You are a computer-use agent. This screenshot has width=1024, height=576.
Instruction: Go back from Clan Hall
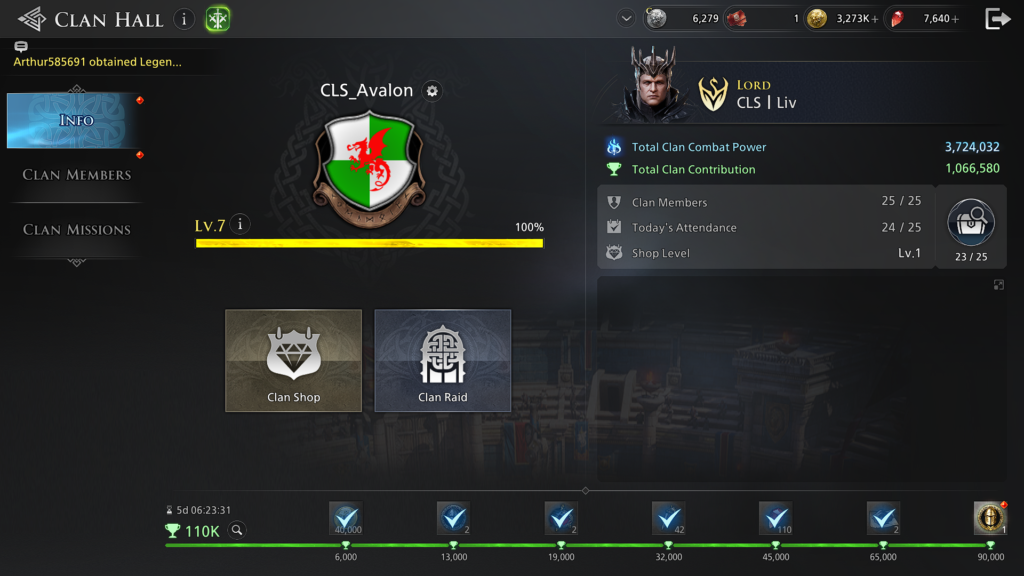[31, 19]
